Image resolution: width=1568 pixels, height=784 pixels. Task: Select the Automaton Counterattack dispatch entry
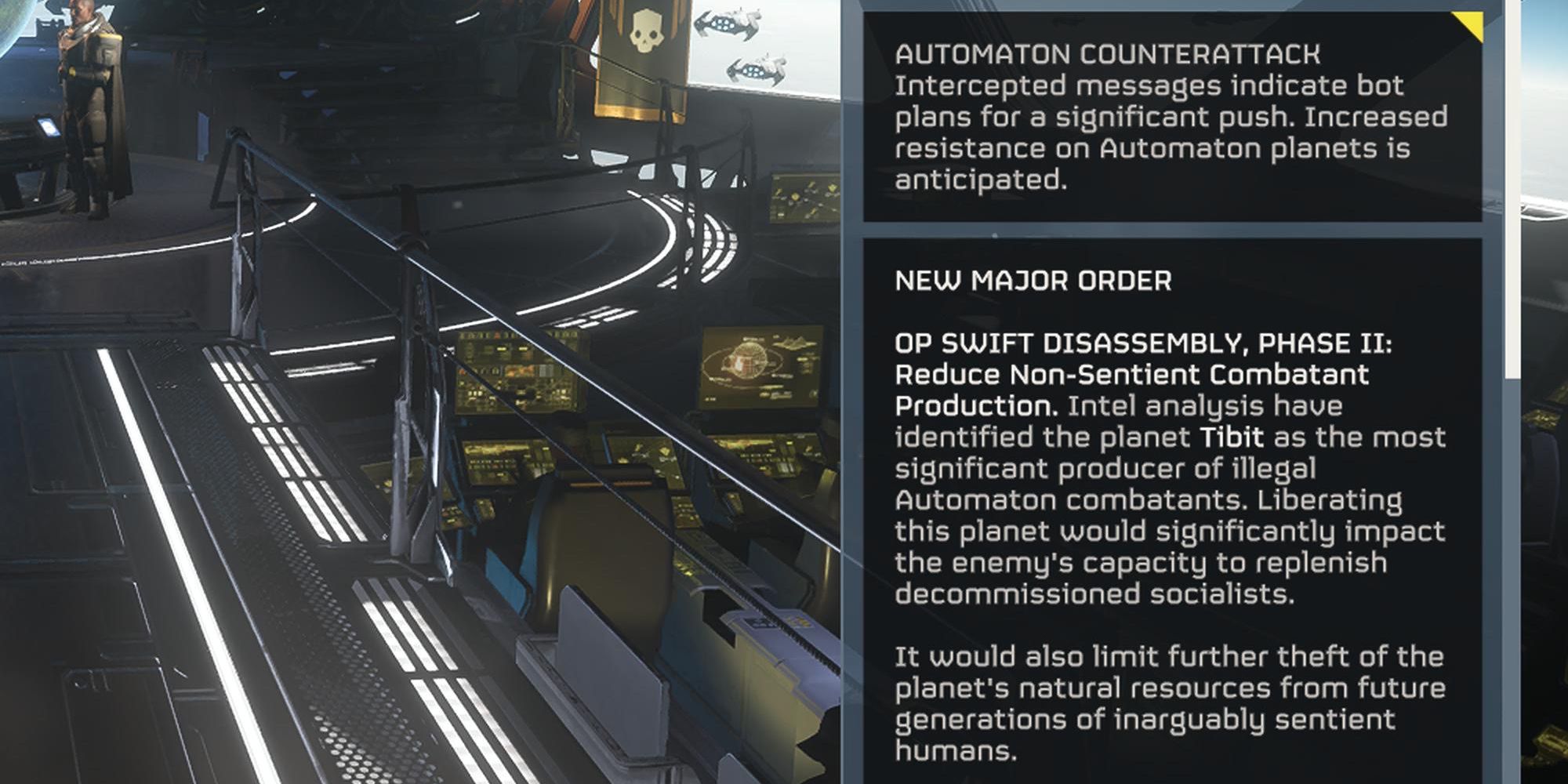click(x=1172, y=116)
